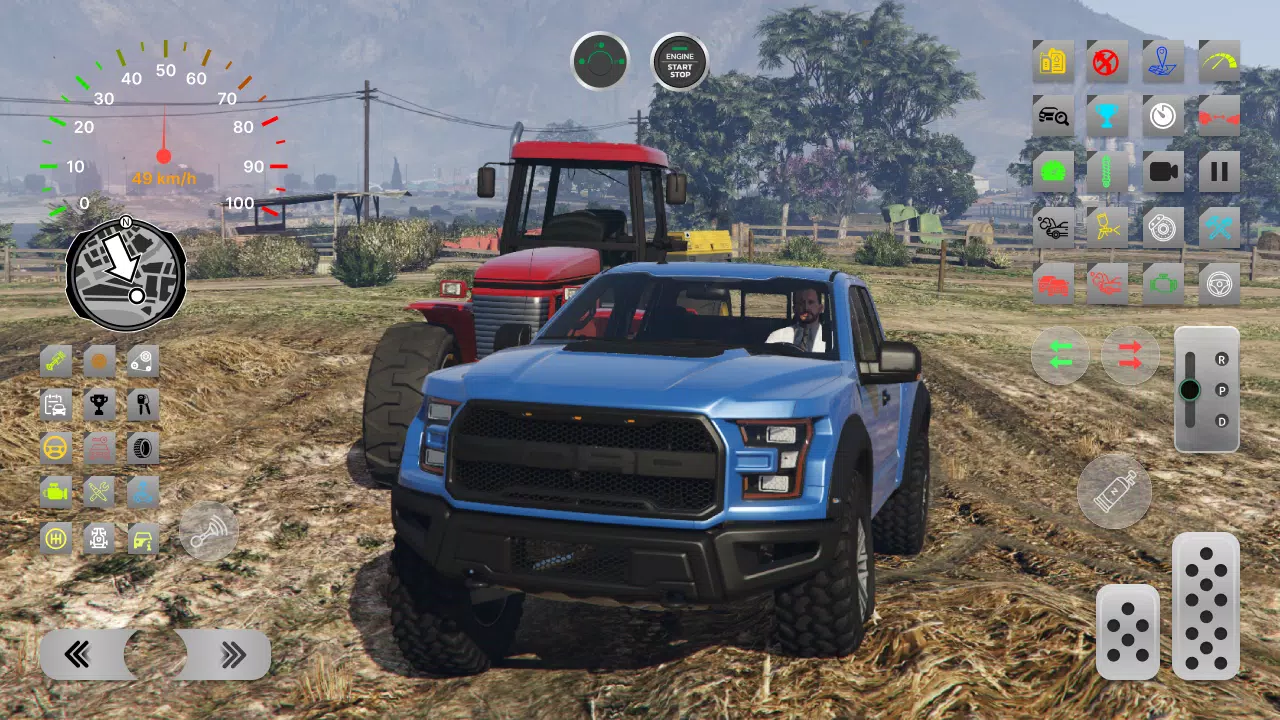1280x720 pixels.
Task: Activate the left turn signal
Action: coord(1060,355)
